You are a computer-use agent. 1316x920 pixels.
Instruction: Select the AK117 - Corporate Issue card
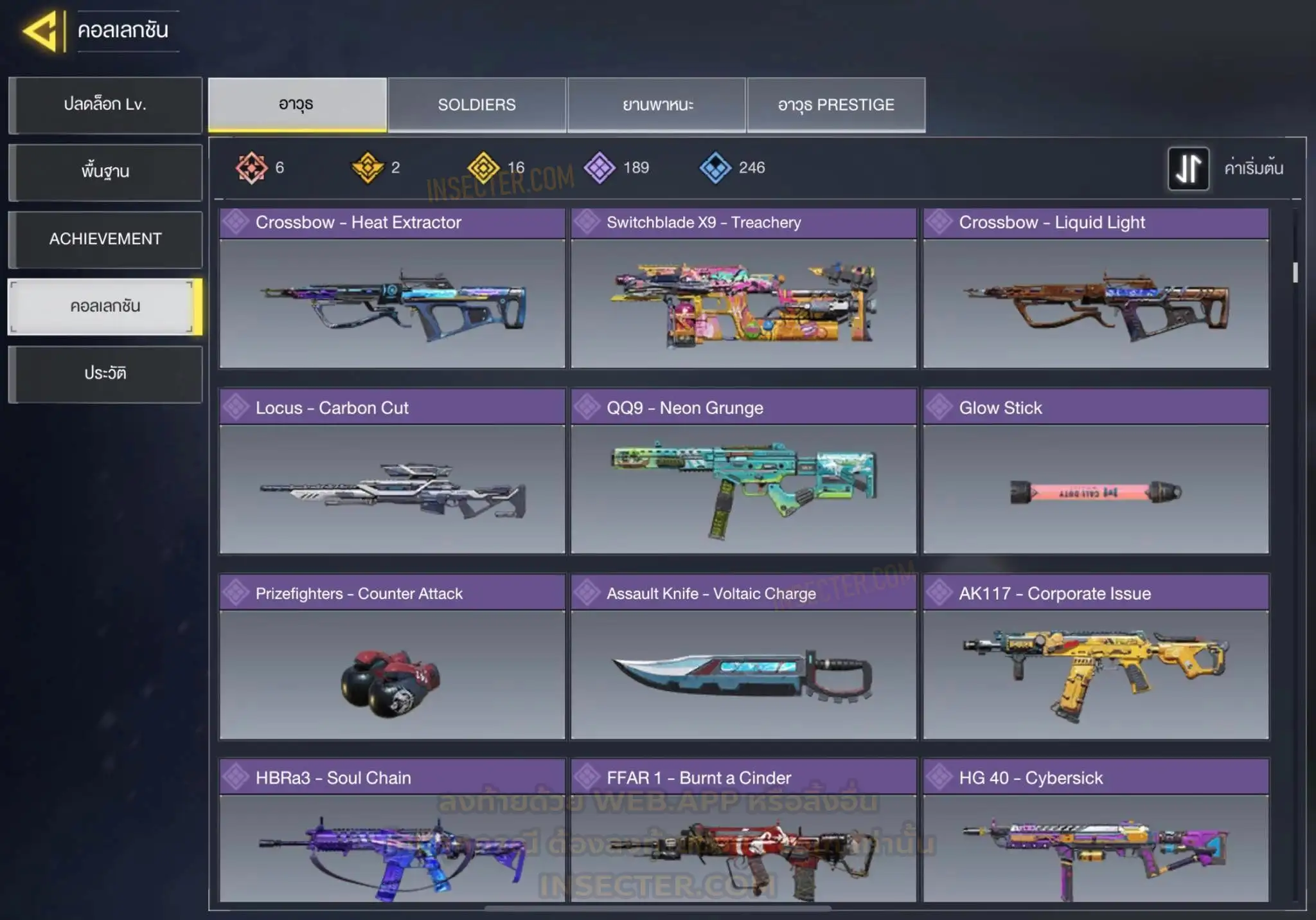(1096, 657)
